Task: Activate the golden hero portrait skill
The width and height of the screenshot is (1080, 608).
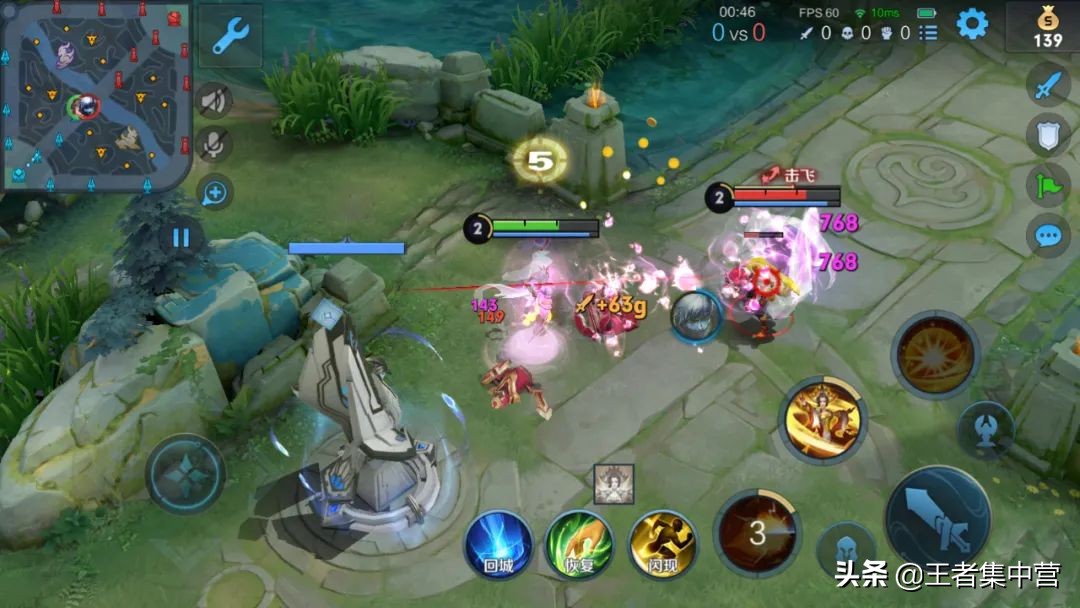Action: [822, 420]
